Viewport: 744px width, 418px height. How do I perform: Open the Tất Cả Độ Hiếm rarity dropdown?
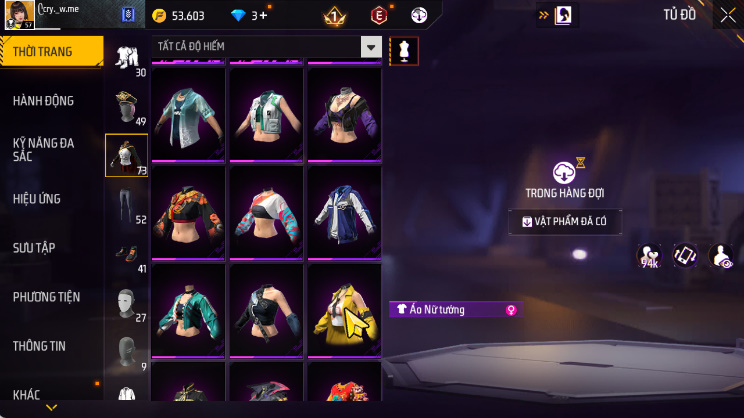click(x=267, y=47)
